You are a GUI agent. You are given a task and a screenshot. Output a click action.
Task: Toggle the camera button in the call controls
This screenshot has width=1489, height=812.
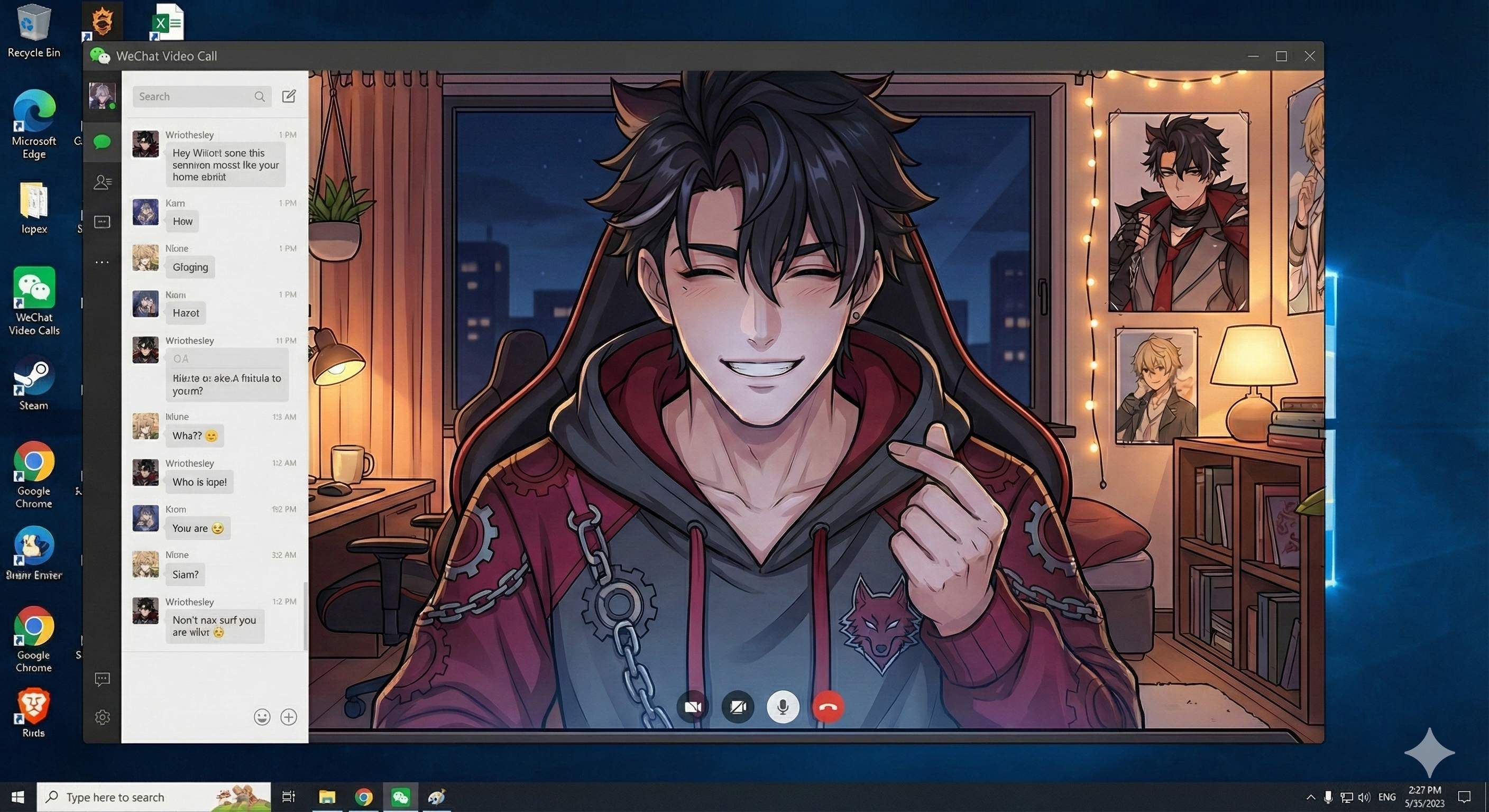coord(693,706)
